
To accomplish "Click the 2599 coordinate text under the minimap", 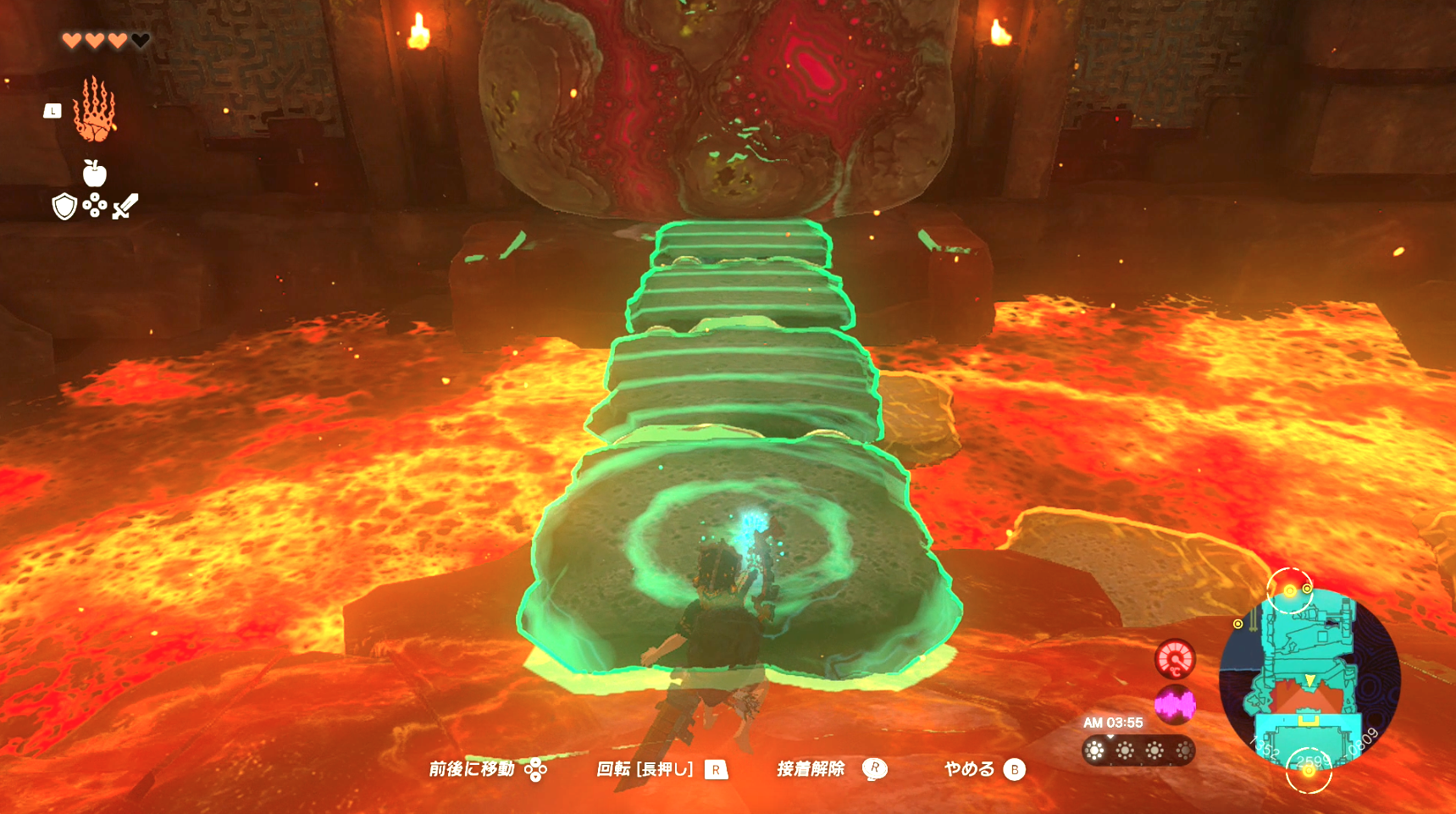I will tap(1311, 759).
